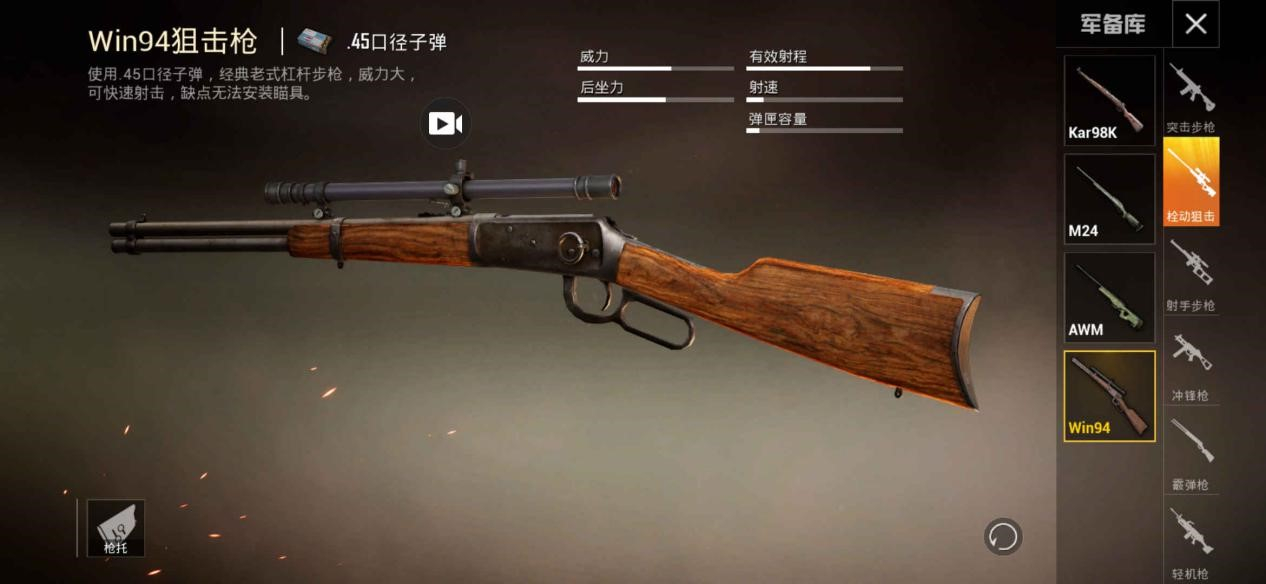
Task: Select the 枪托 stock attachment slot
Action: click(x=115, y=528)
